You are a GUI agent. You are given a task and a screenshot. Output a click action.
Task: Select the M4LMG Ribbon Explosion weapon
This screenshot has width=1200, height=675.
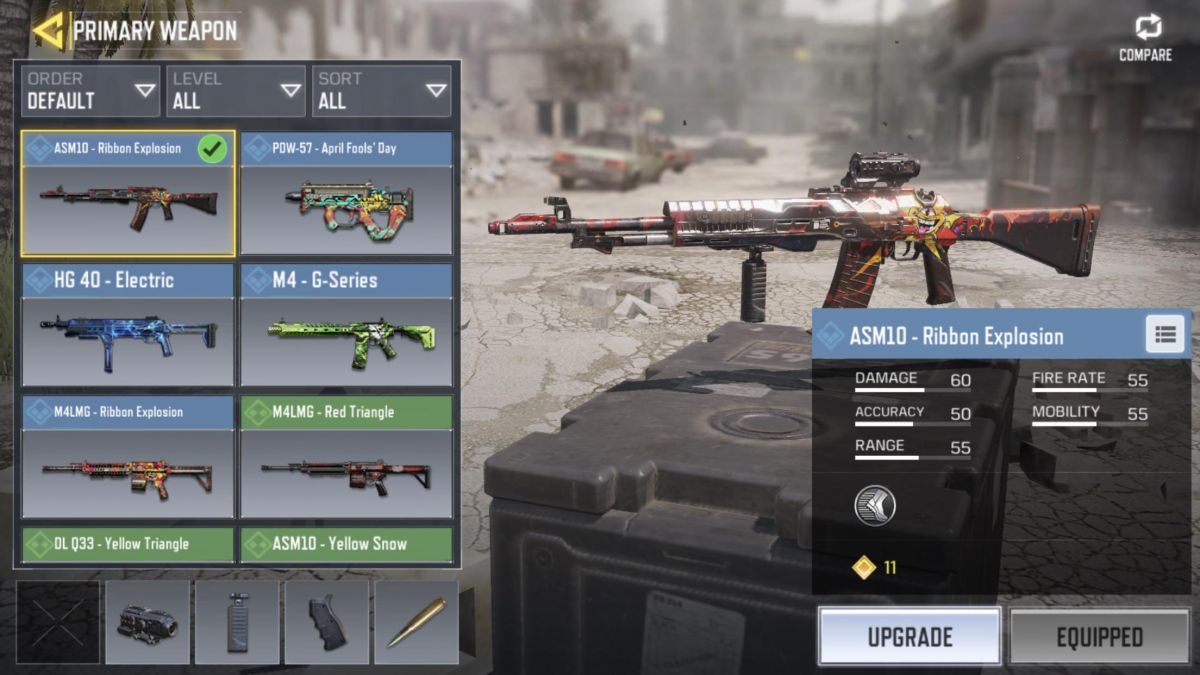[128, 457]
